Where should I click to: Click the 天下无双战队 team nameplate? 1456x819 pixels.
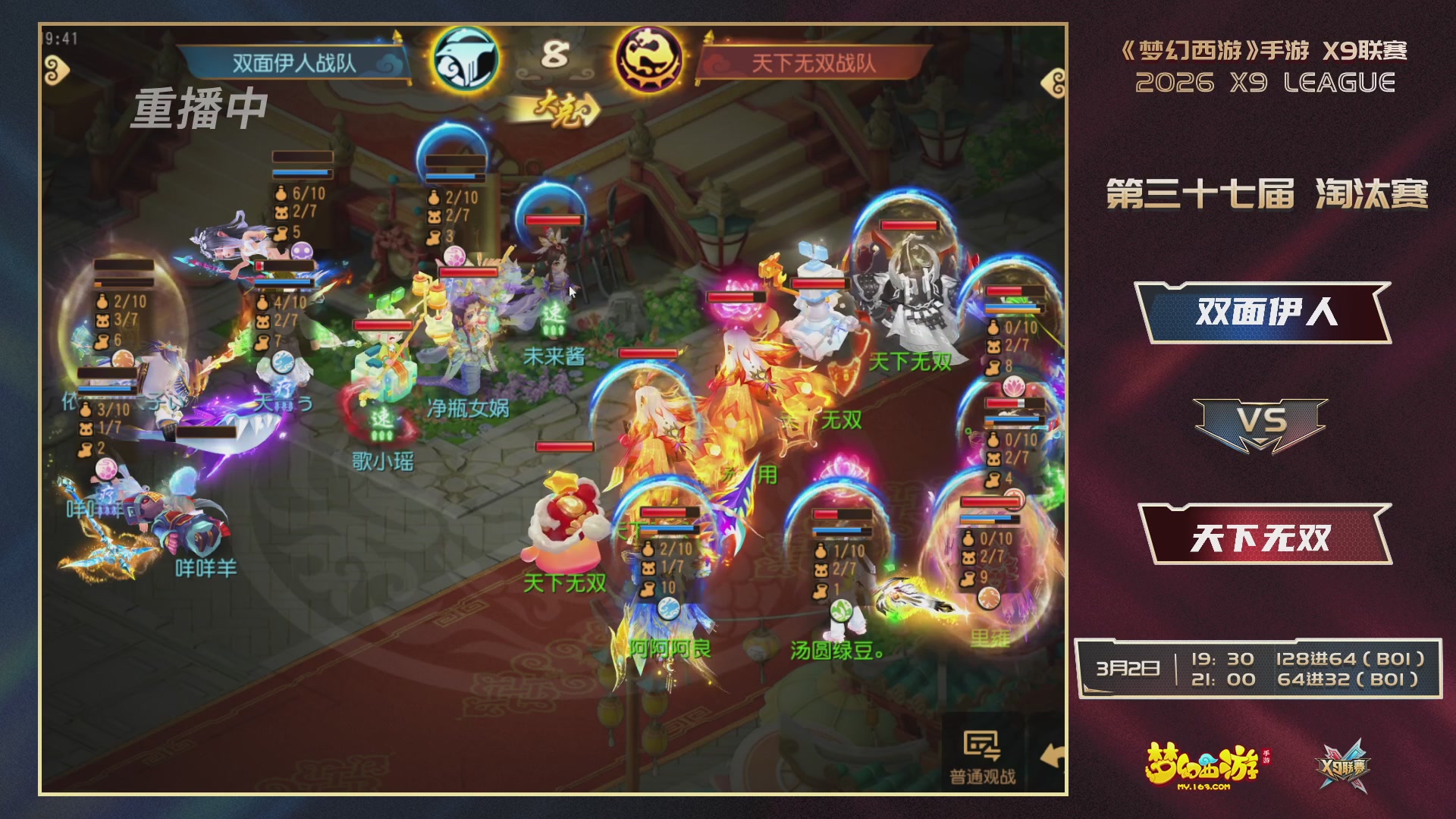click(814, 64)
